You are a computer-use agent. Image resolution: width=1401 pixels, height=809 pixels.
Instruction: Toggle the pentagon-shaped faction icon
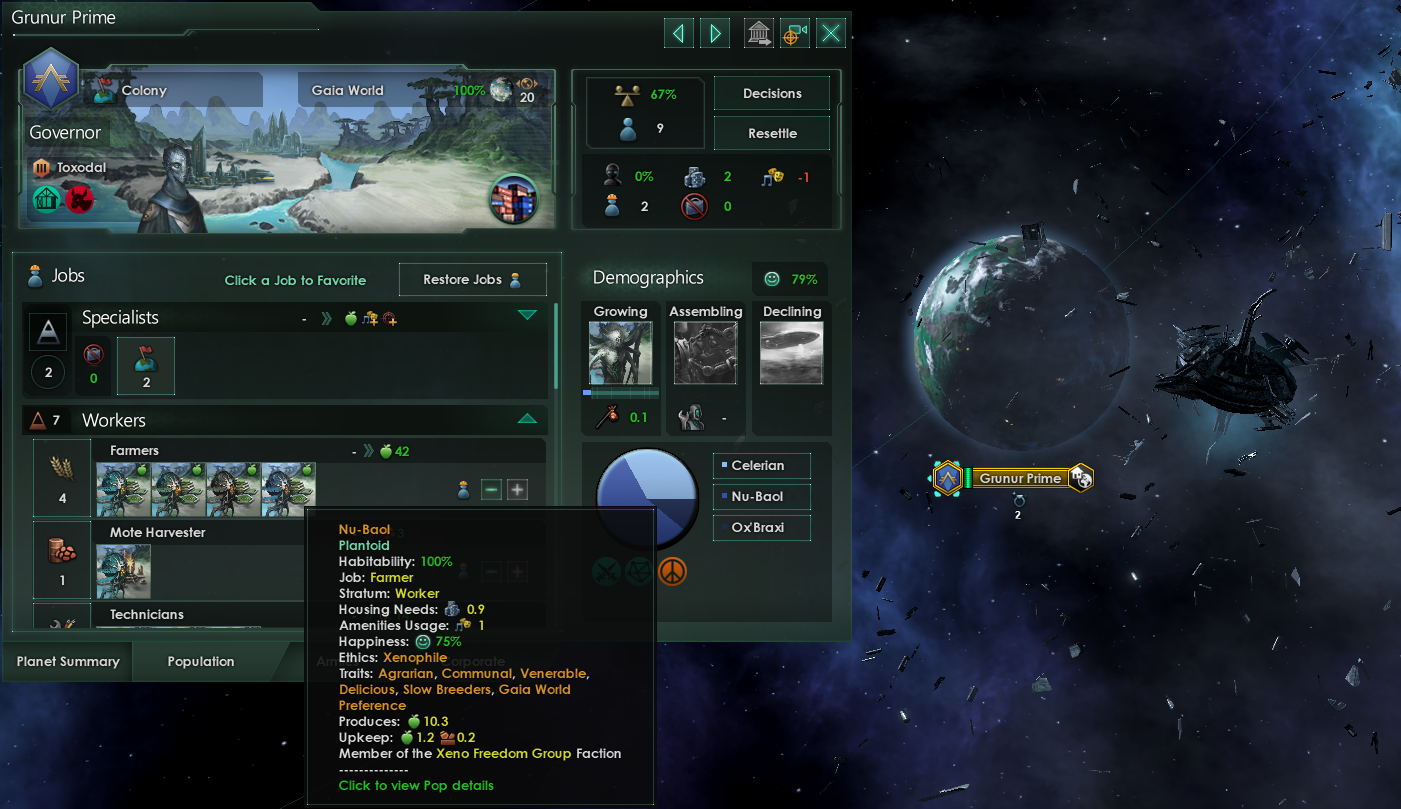[639, 571]
